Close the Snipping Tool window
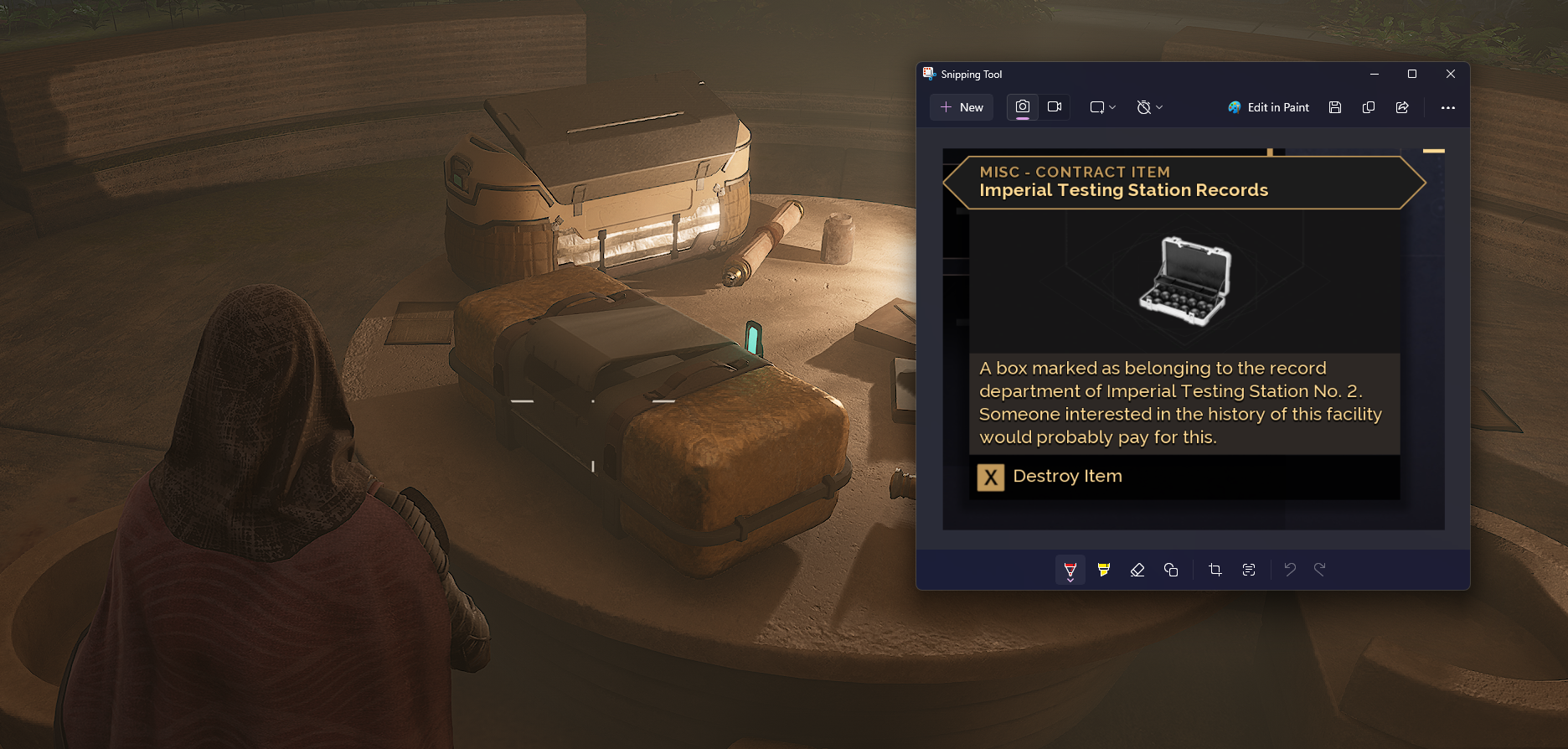The image size is (1568, 749). click(1451, 74)
